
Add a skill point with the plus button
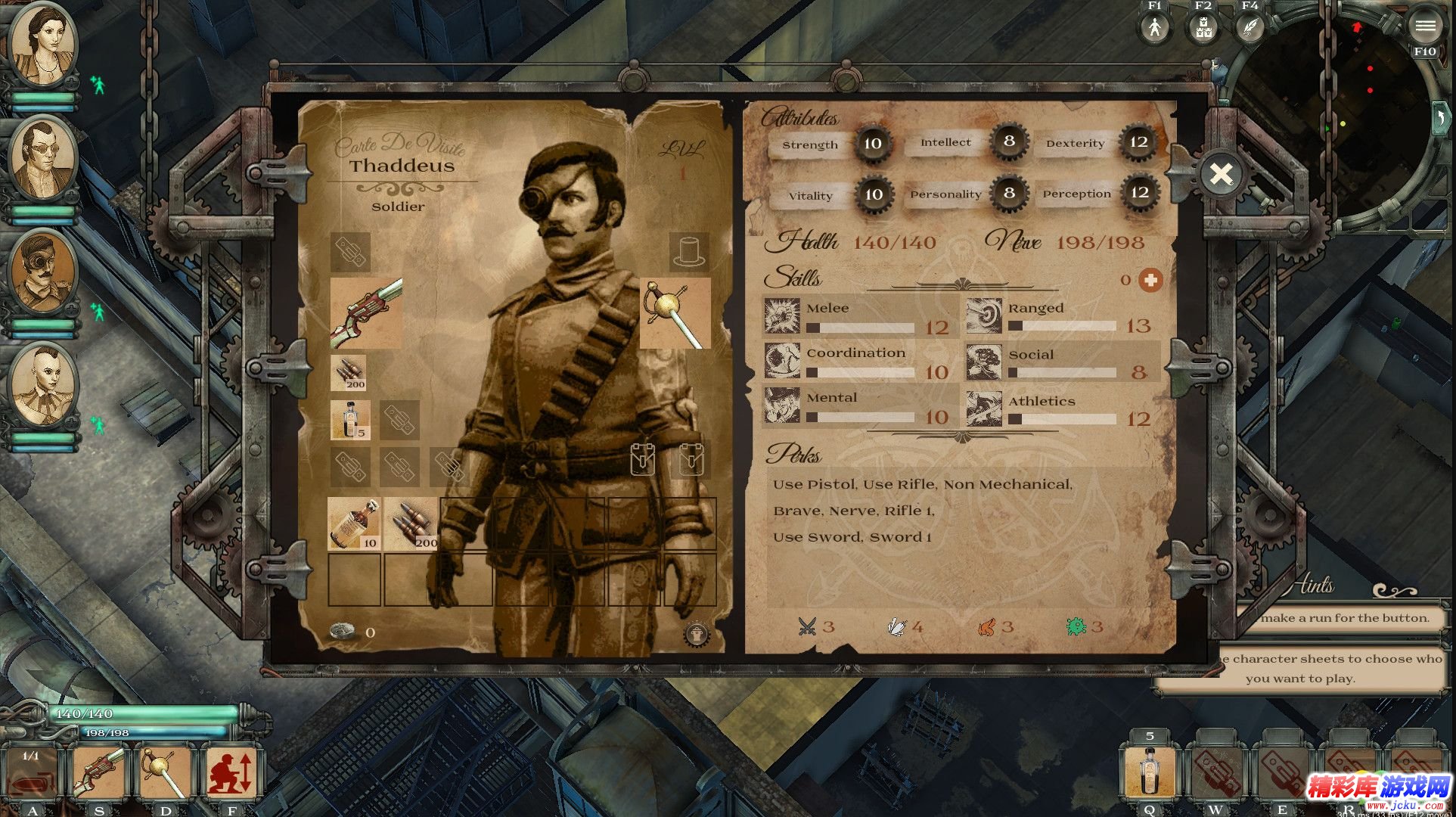(1150, 281)
